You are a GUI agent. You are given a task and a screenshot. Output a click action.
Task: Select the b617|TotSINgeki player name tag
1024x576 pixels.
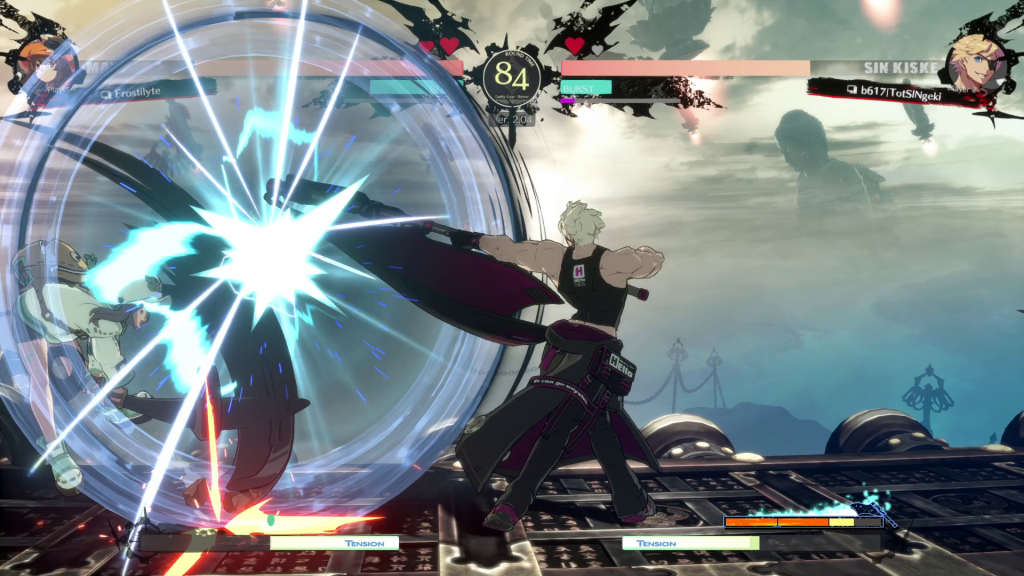click(895, 89)
